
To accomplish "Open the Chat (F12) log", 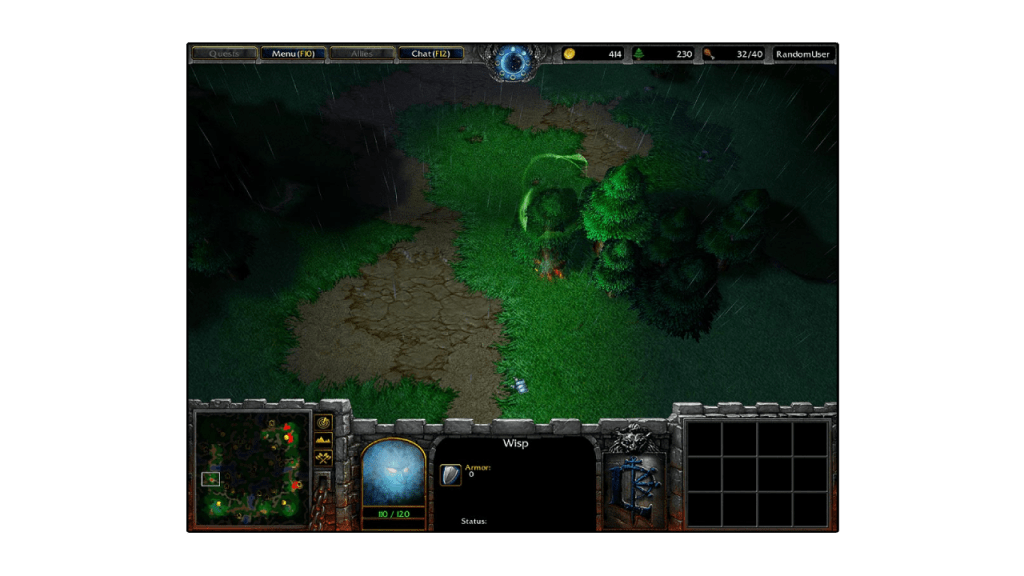I will click(x=431, y=53).
